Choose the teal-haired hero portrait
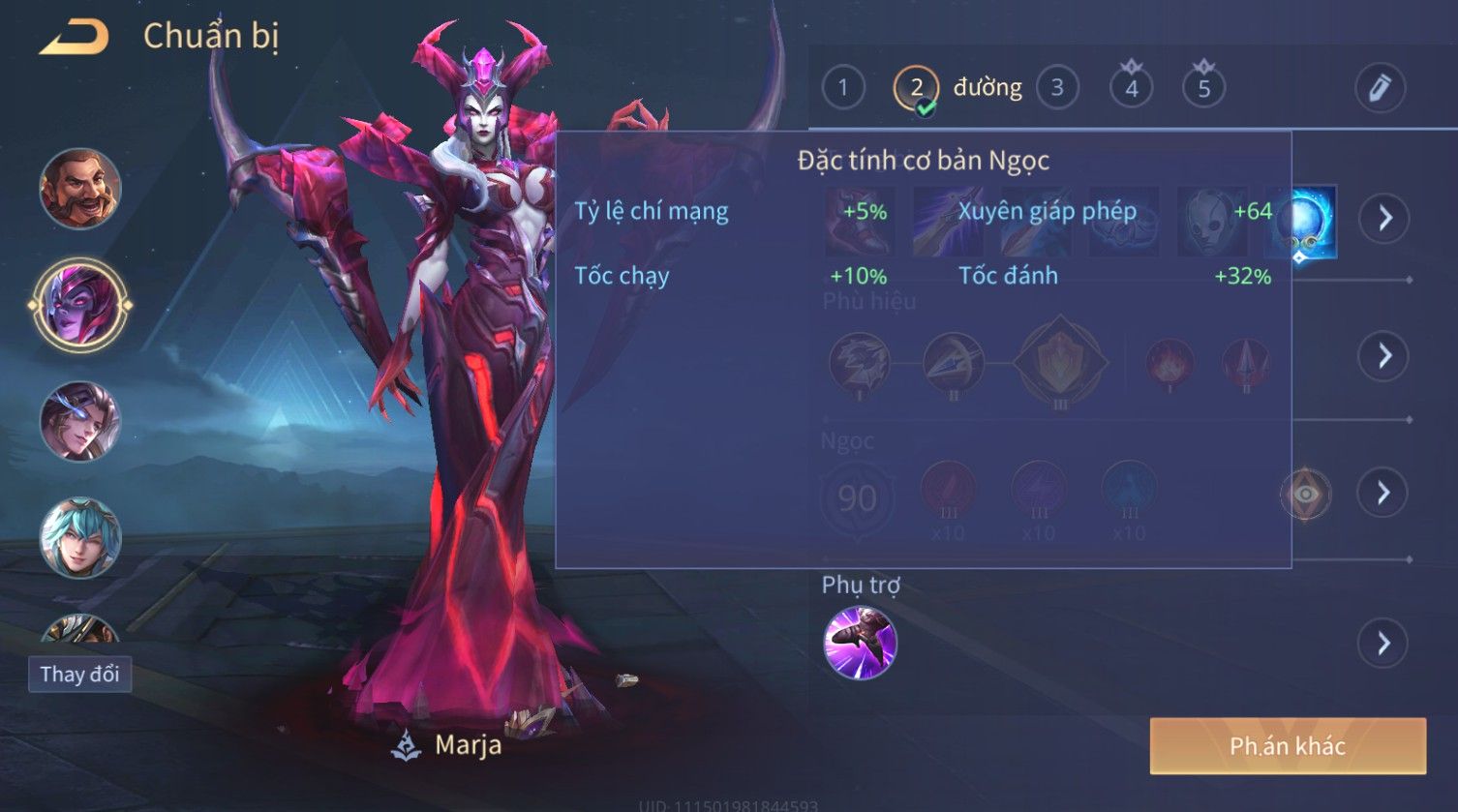The height and width of the screenshot is (812, 1458). (x=80, y=537)
